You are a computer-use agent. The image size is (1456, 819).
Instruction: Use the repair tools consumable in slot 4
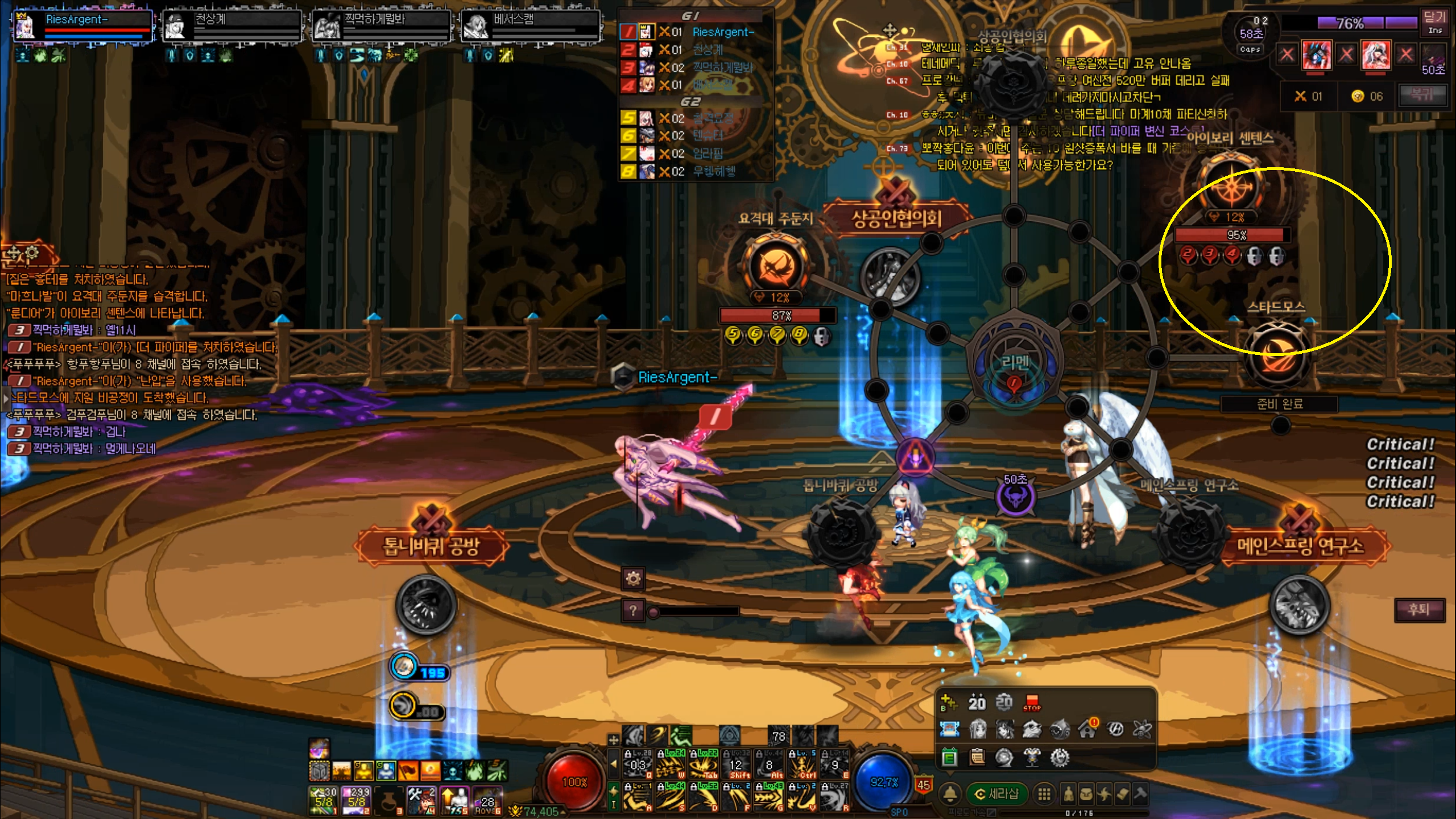click(x=422, y=801)
